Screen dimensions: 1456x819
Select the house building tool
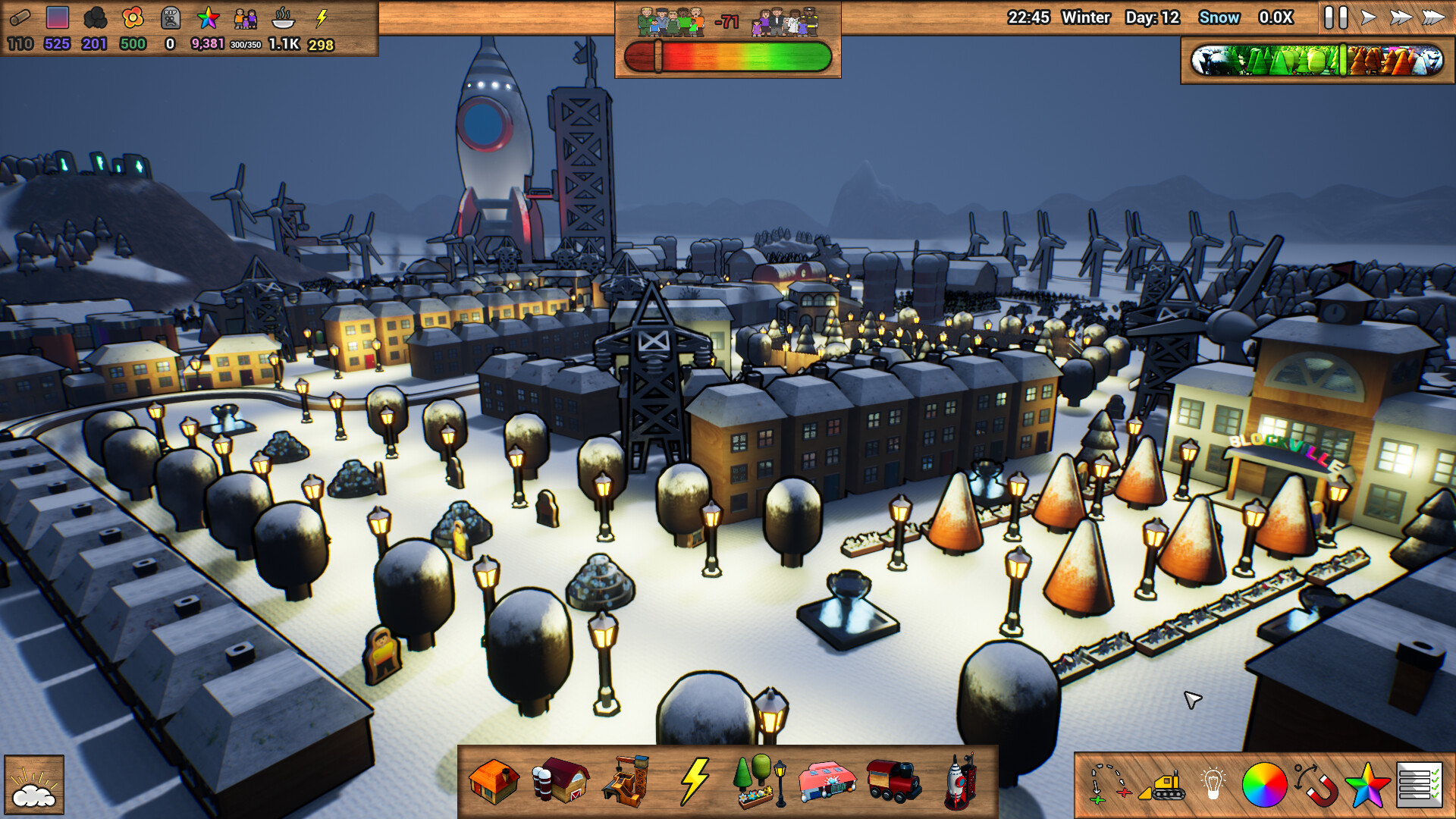(x=493, y=783)
